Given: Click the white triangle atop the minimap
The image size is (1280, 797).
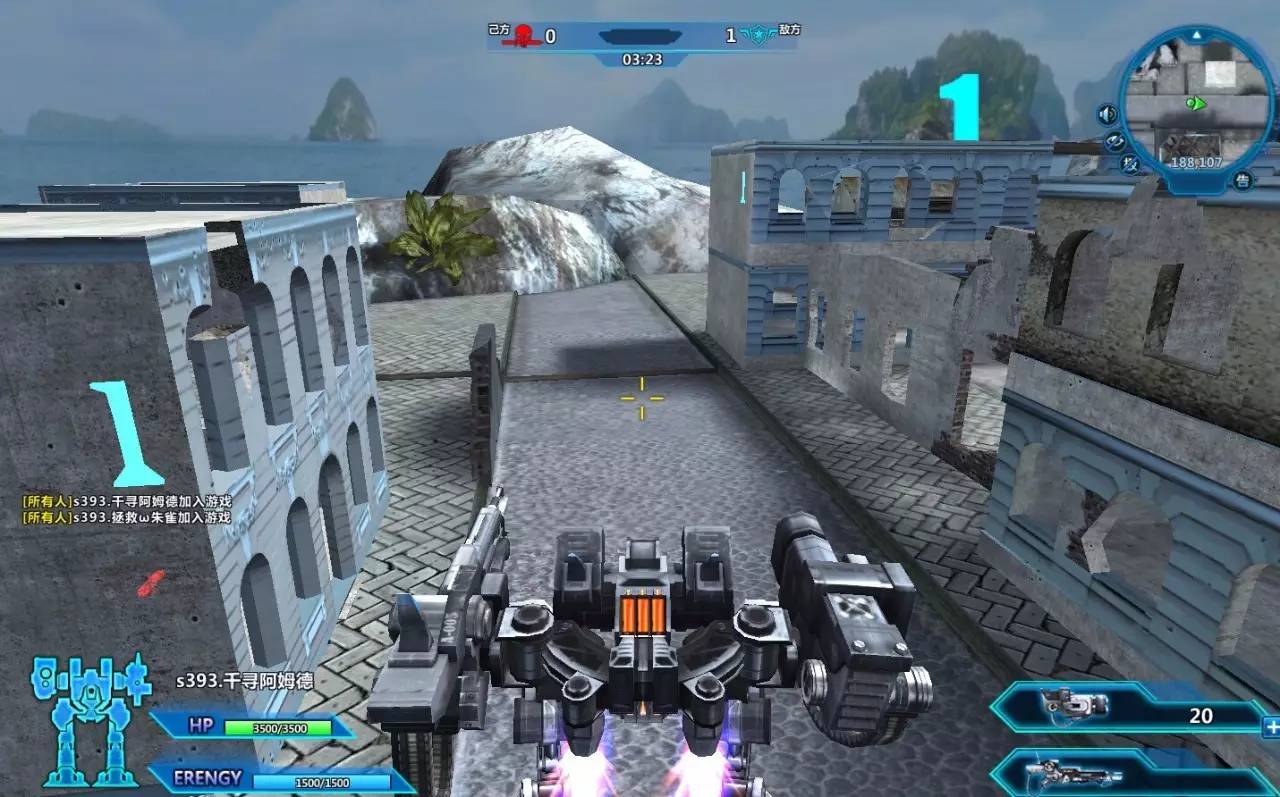Looking at the screenshot, I should 1197,35.
